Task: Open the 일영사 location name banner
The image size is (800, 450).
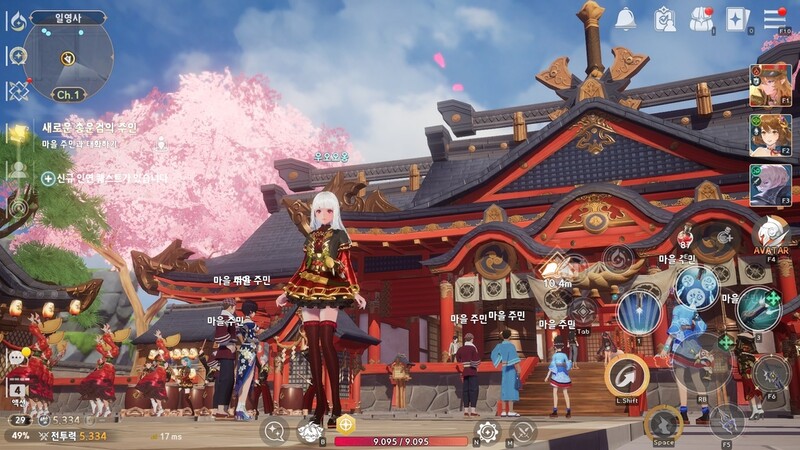Action: (68, 17)
